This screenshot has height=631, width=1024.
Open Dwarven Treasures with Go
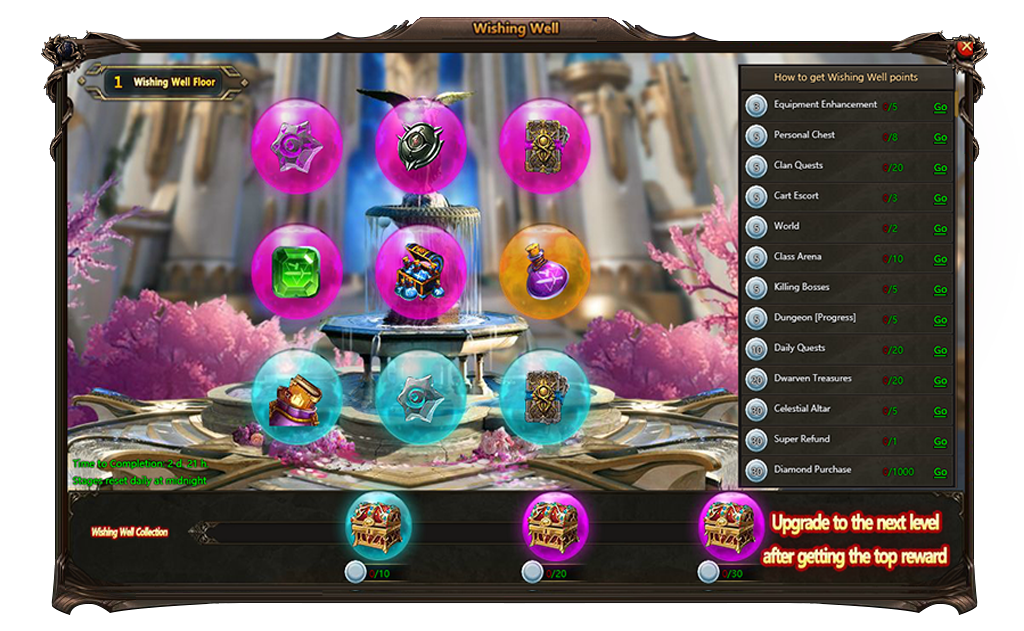click(x=940, y=381)
